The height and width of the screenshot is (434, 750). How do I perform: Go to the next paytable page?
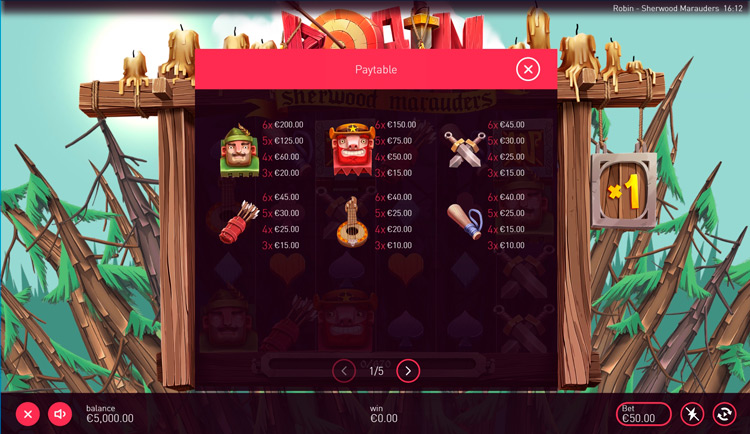[x=408, y=371]
